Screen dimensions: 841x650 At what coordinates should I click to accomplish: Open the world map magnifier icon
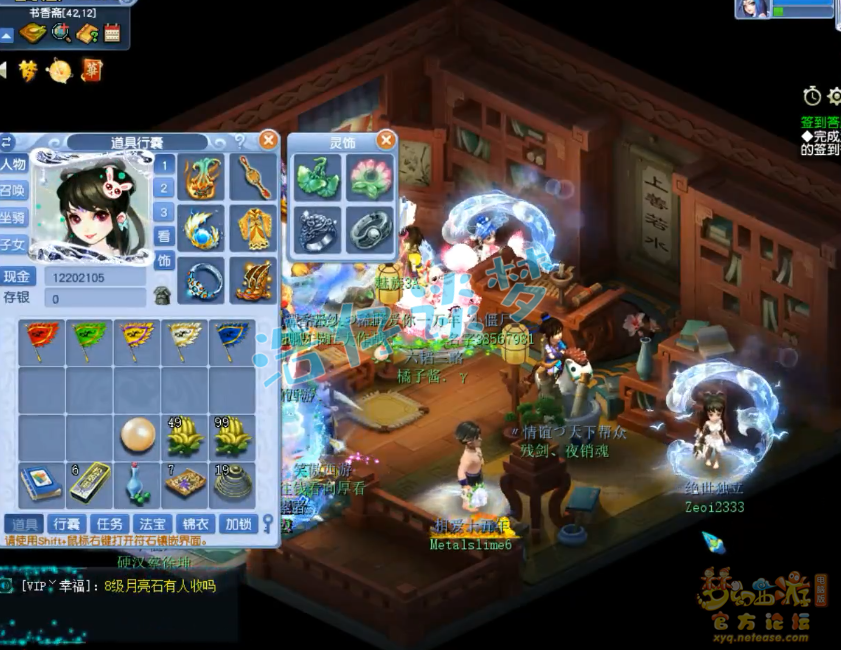[61, 33]
